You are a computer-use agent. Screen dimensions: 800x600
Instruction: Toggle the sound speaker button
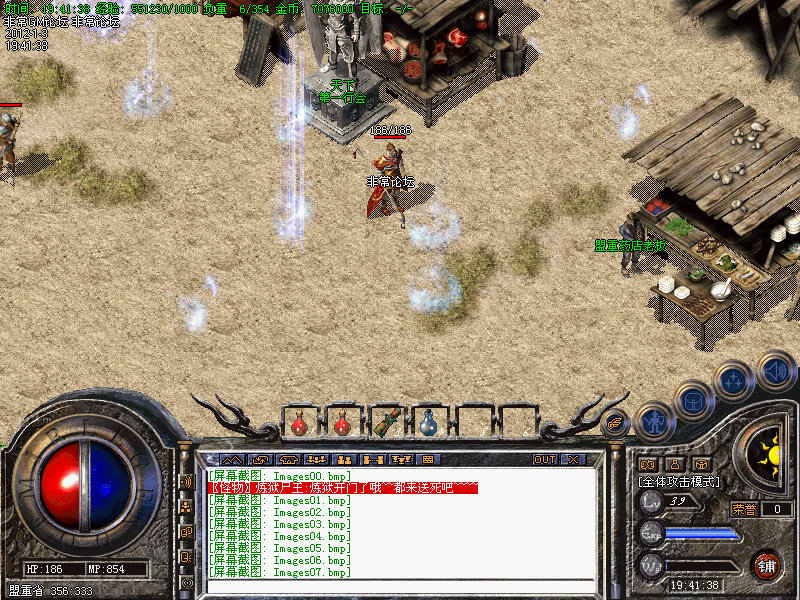[775, 369]
